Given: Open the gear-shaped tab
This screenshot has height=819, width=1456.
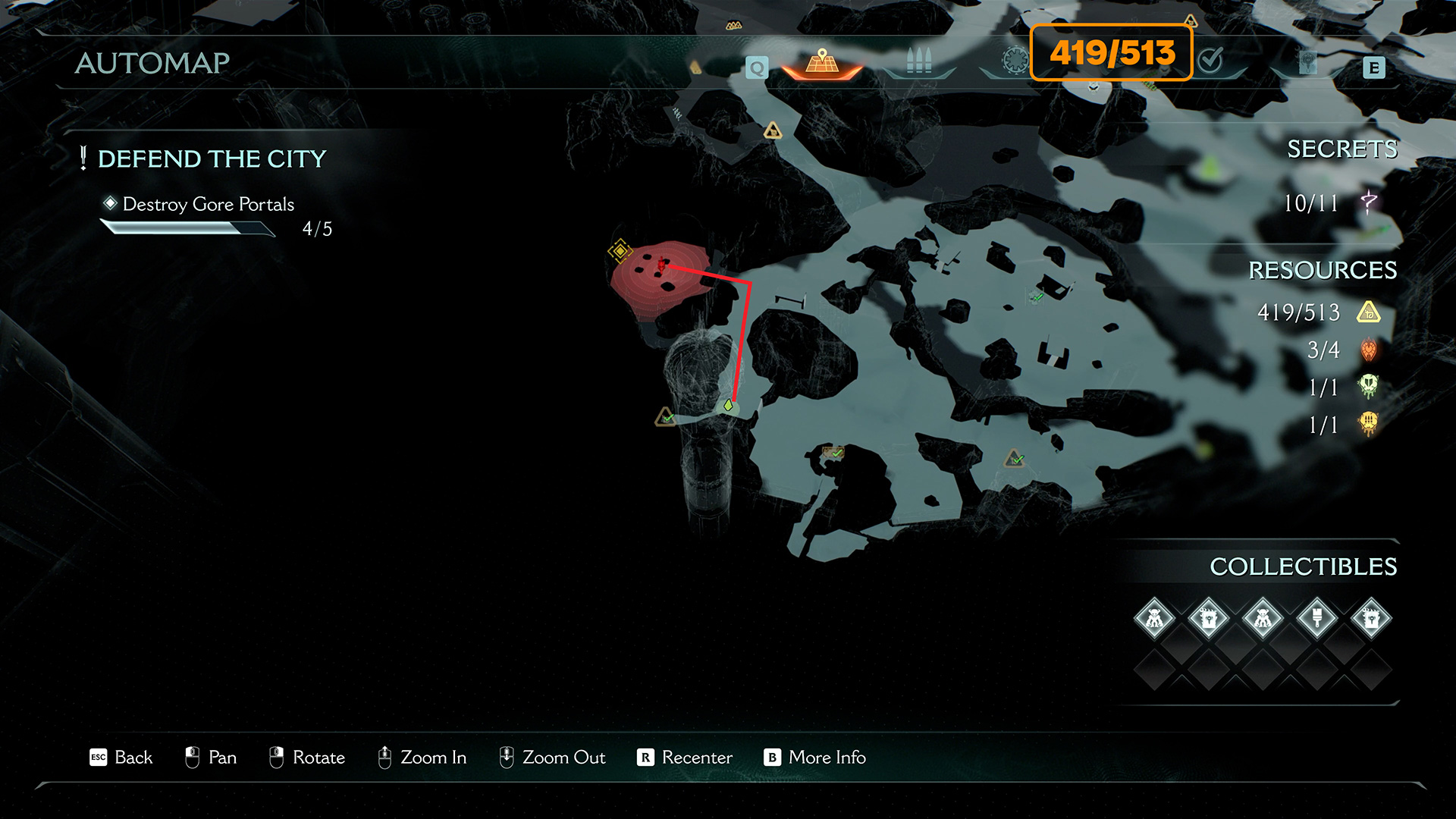Looking at the screenshot, I should 1015,60.
